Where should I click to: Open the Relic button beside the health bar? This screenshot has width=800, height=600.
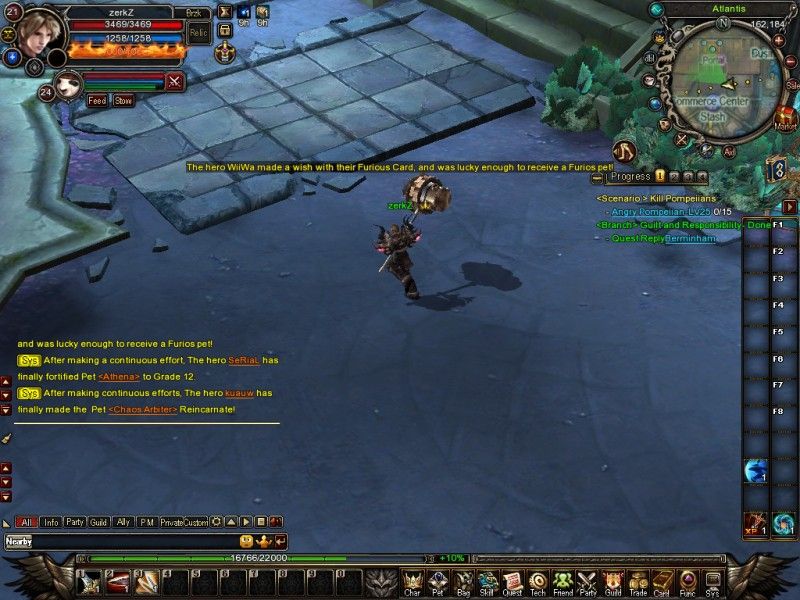click(x=199, y=33)
